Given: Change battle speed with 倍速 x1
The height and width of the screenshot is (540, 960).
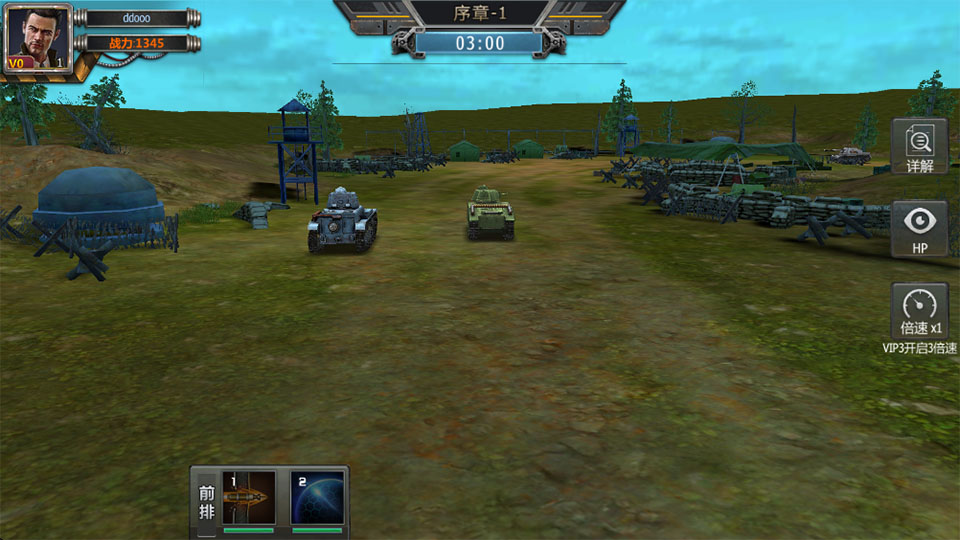Looking at the screenshot, I should [x=919, y=311].
